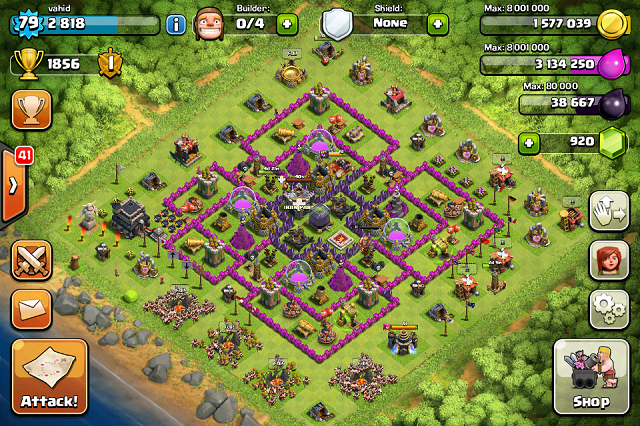Show the blue info button
The image size is (640, 426).
tap(176, 24)
